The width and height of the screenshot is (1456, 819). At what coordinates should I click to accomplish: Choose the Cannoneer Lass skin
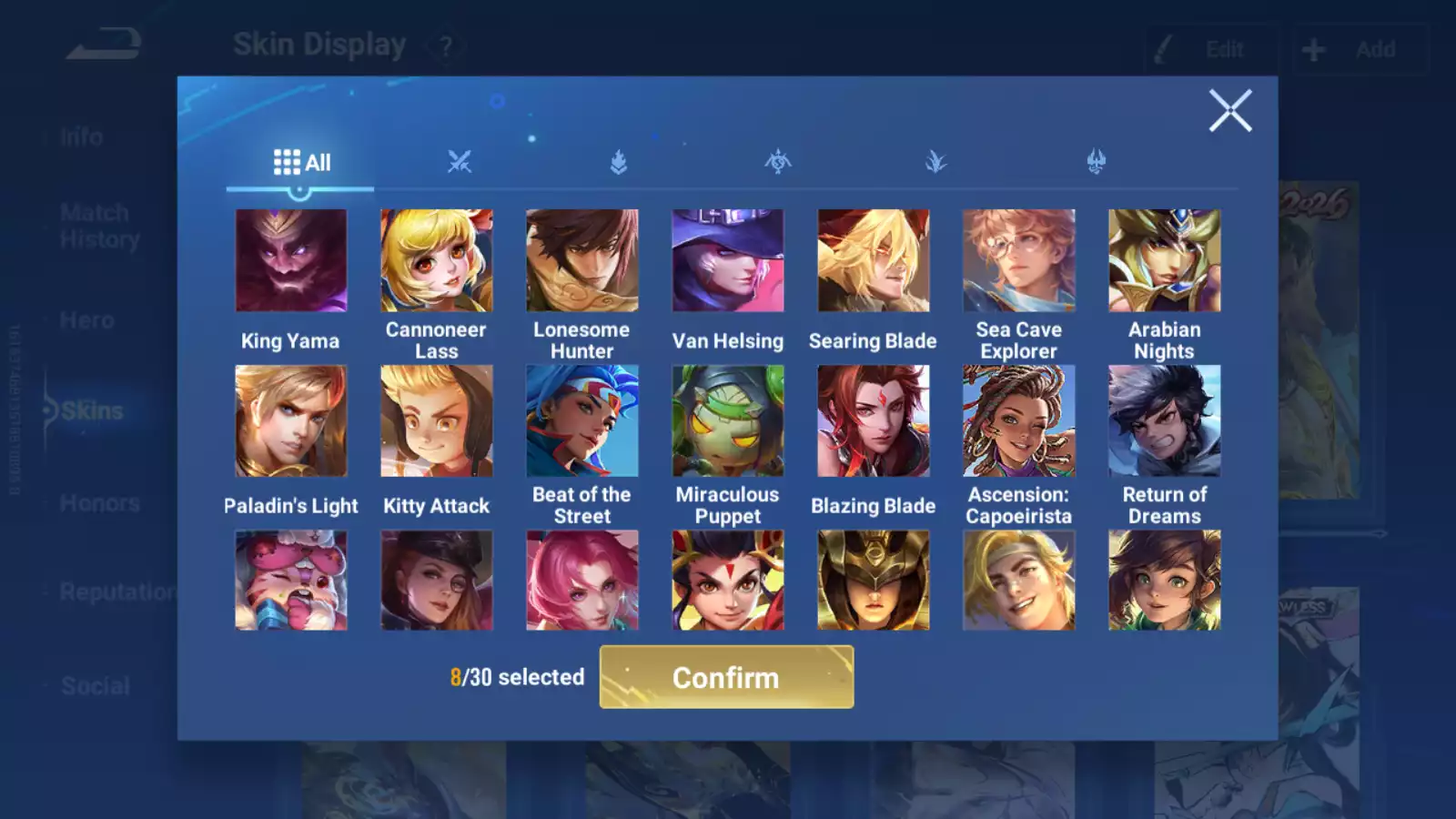[x=437, y=261]
